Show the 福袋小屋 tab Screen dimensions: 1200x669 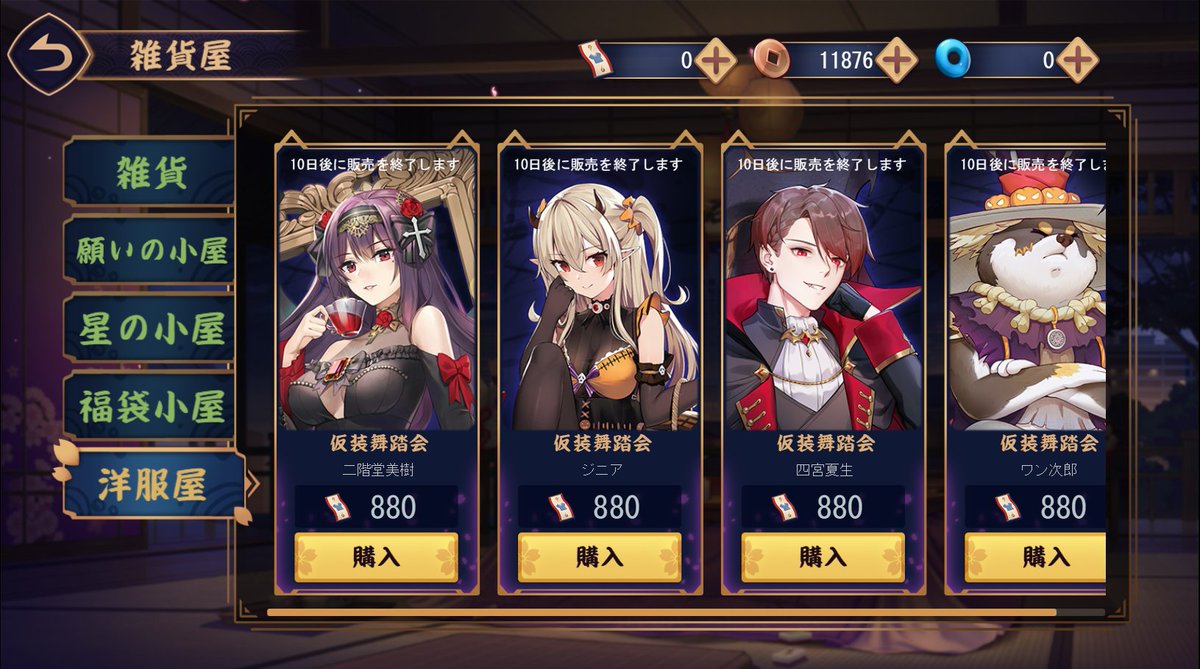(151, 406)
